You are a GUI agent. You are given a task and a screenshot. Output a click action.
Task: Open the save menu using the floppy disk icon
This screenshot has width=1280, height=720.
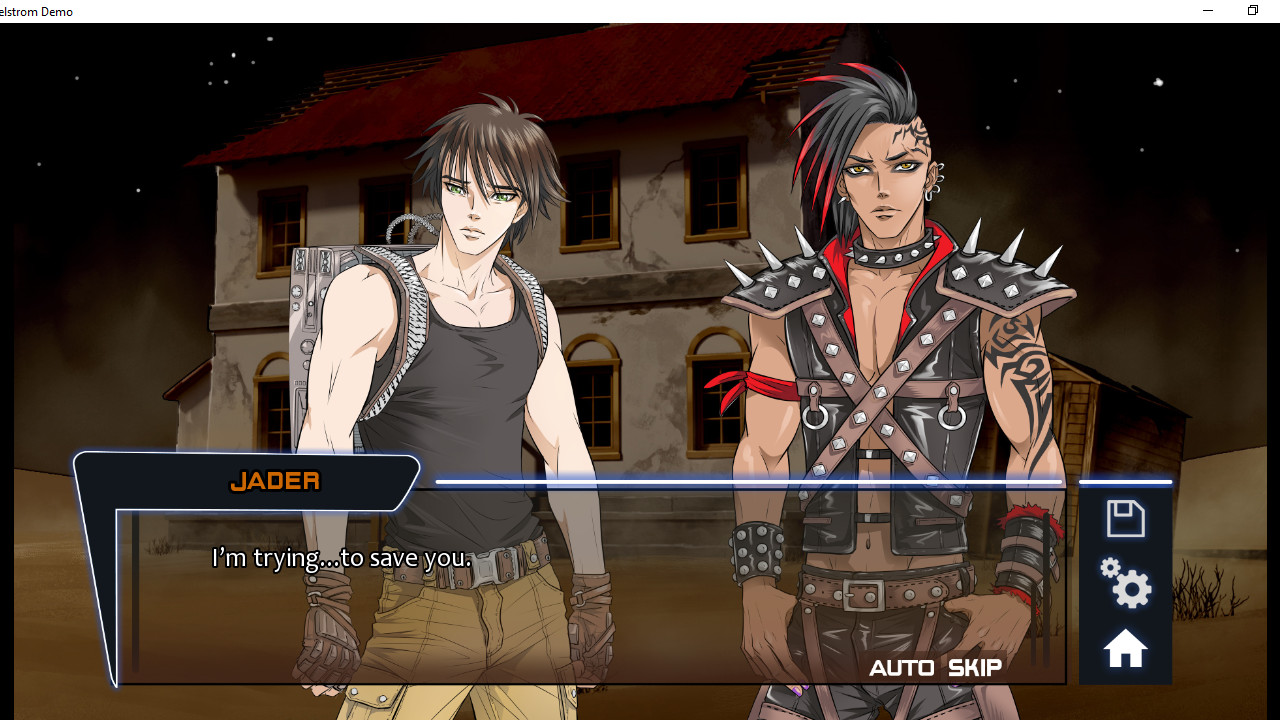pos(1124,517)
